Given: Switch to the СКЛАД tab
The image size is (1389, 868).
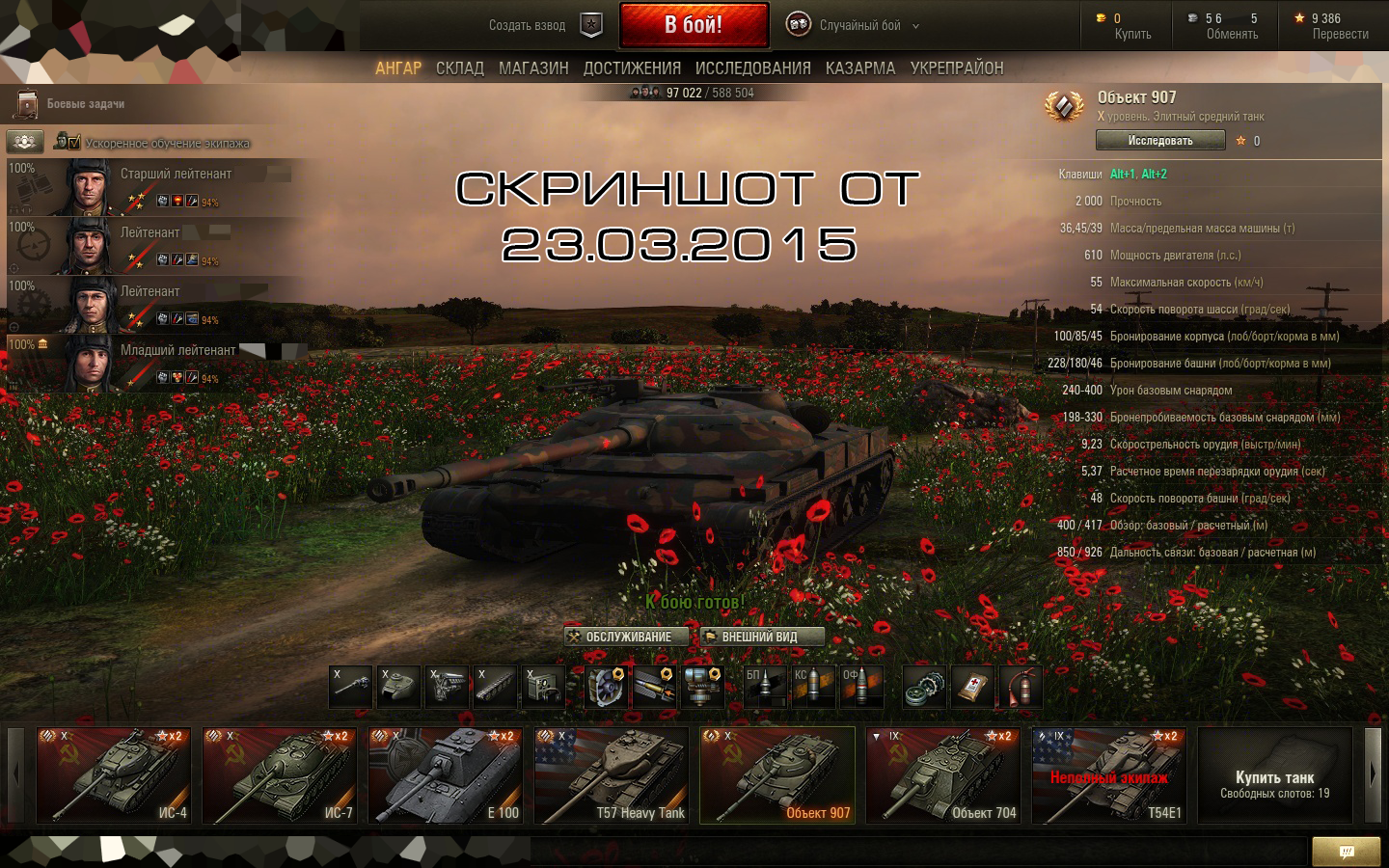Looking at the screenshot, I should 459,68.
